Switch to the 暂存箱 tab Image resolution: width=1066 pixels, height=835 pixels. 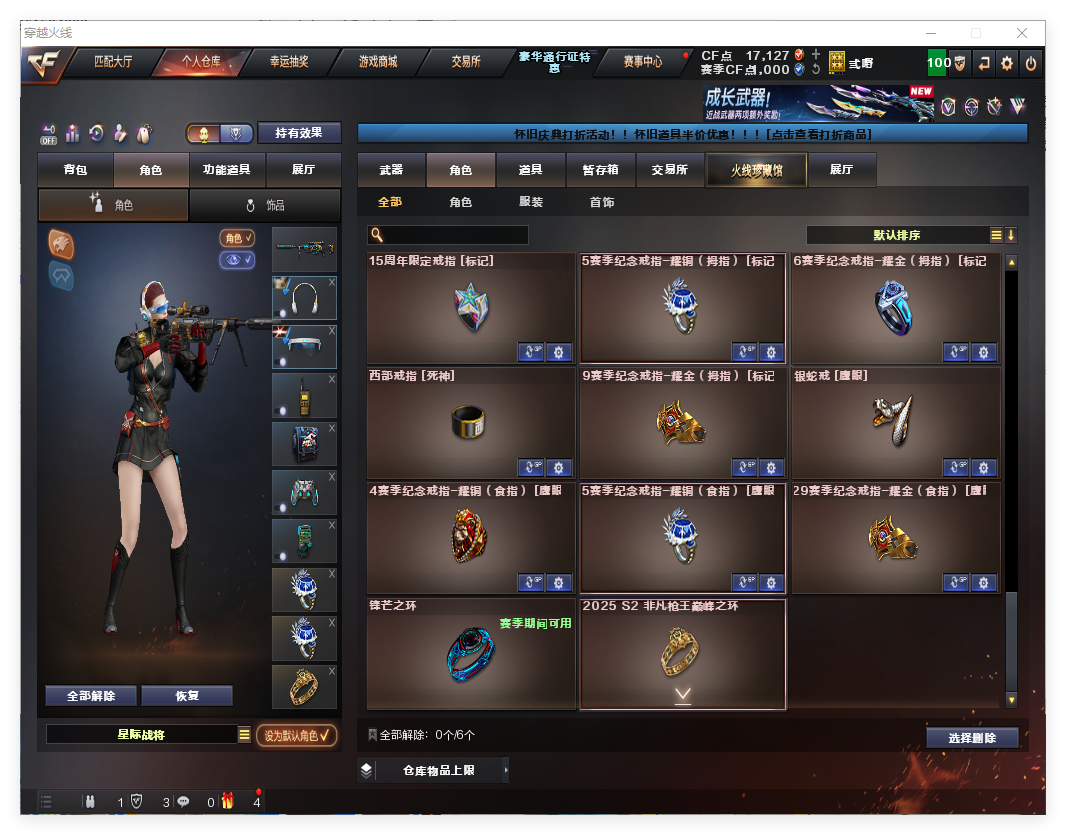pyautogui.click(x=601, y=170)
